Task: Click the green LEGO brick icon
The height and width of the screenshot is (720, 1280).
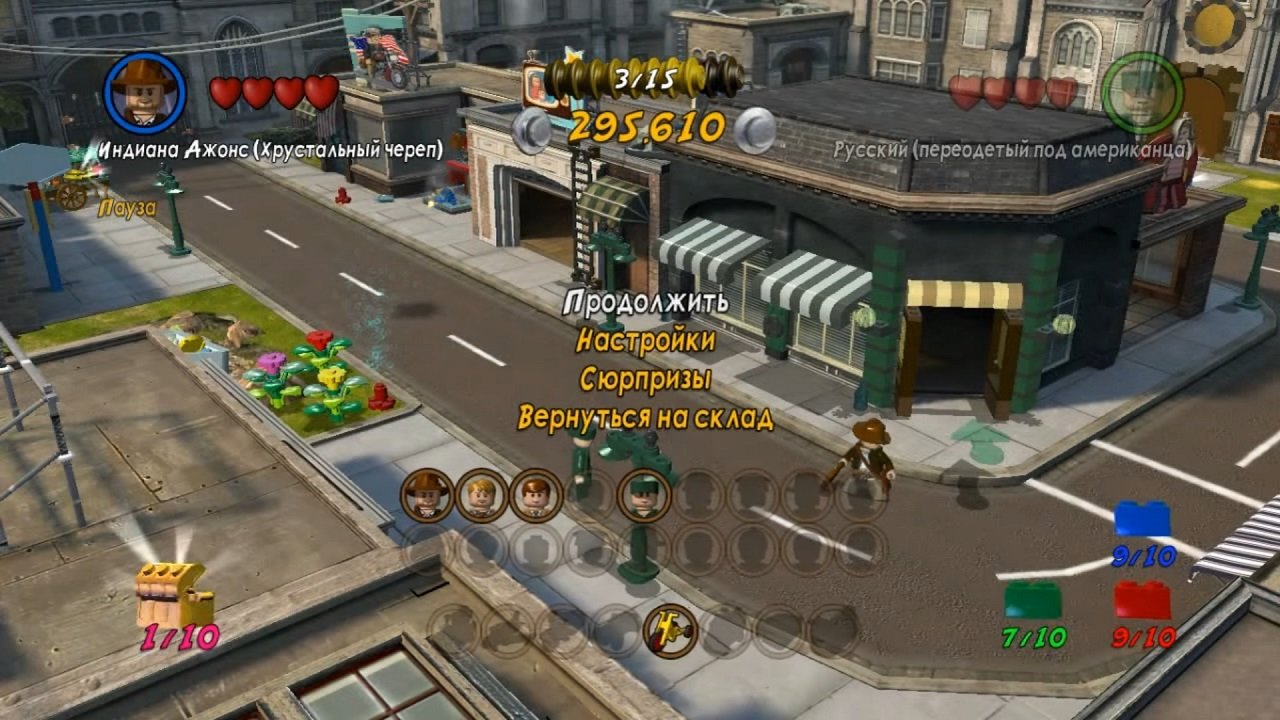Action: pos(1033,599)
